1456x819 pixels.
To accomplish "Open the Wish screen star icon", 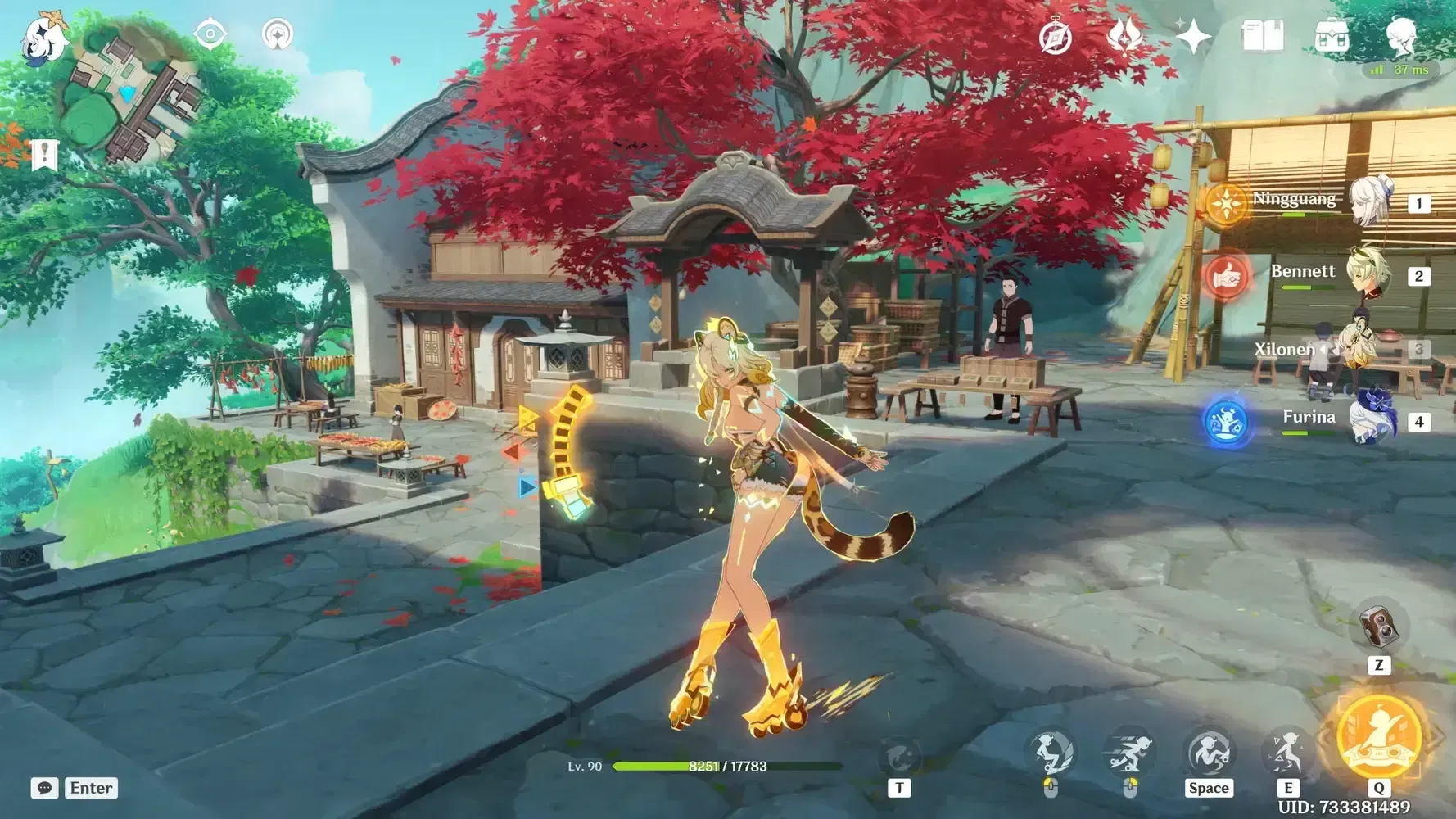I will click(x=1194, y=34).
